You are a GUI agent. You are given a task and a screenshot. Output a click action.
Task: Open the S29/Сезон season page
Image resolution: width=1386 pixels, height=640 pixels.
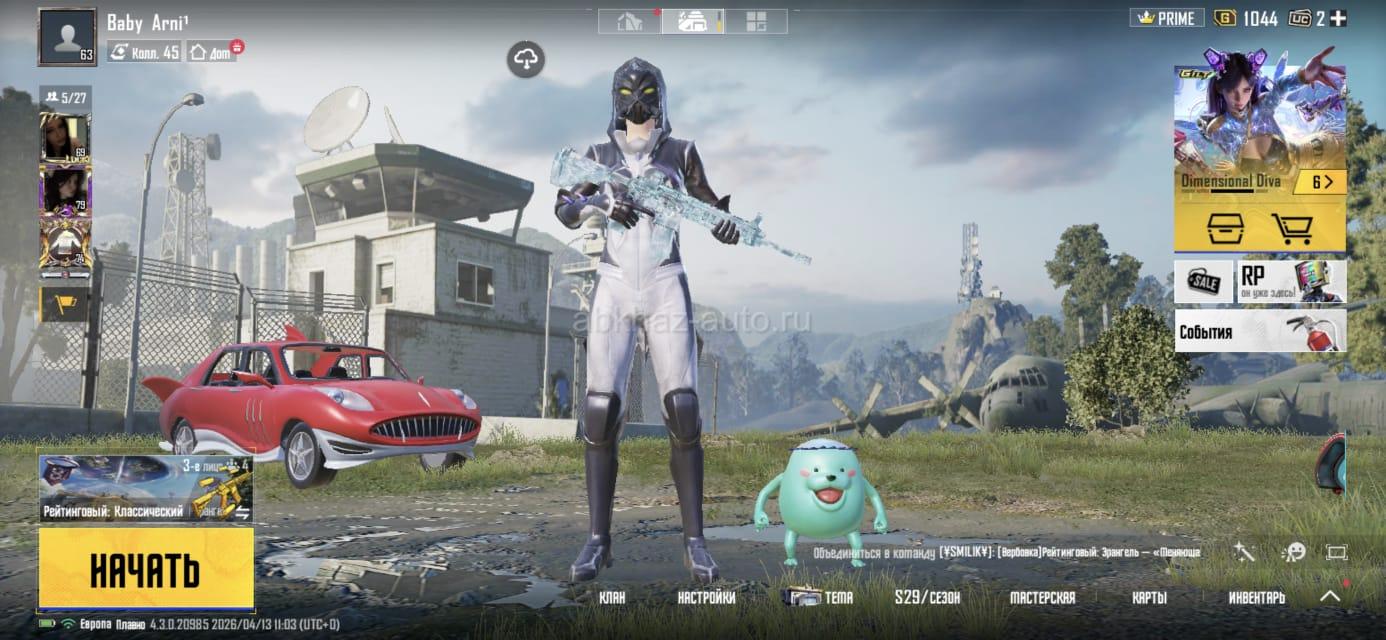click(x=927, y=598)
